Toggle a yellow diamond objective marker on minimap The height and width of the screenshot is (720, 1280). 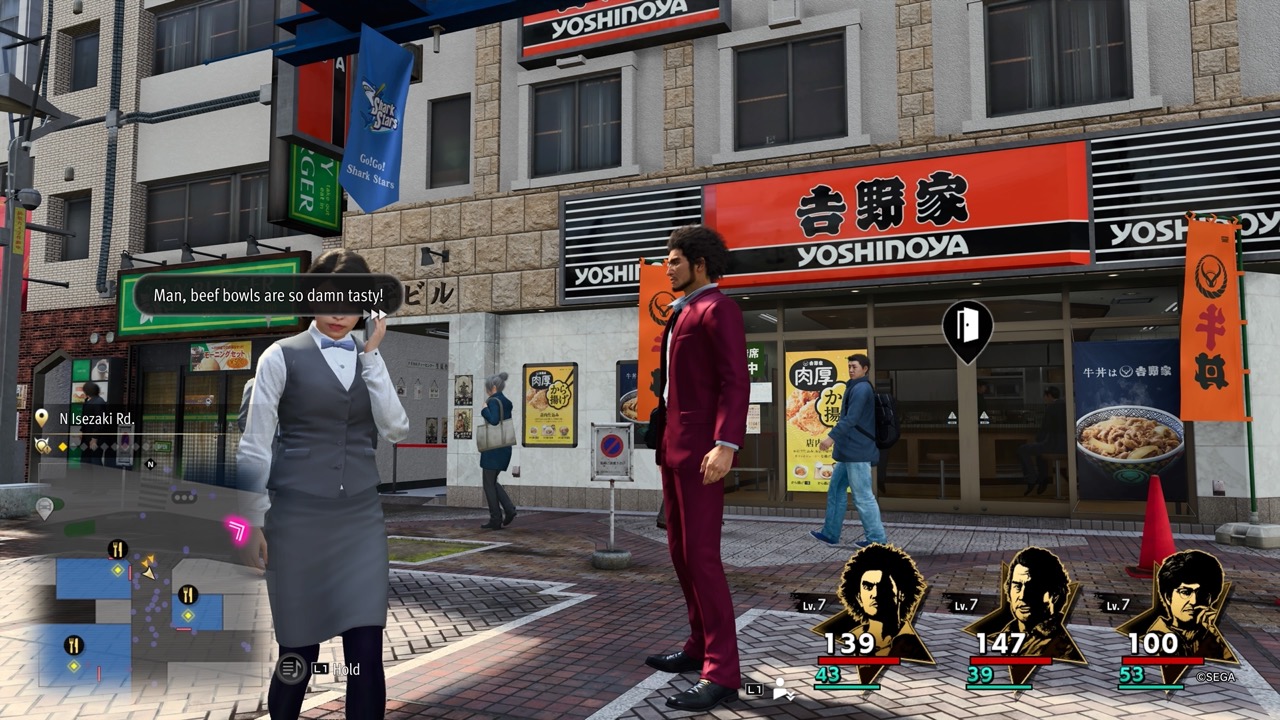(117, 570)
